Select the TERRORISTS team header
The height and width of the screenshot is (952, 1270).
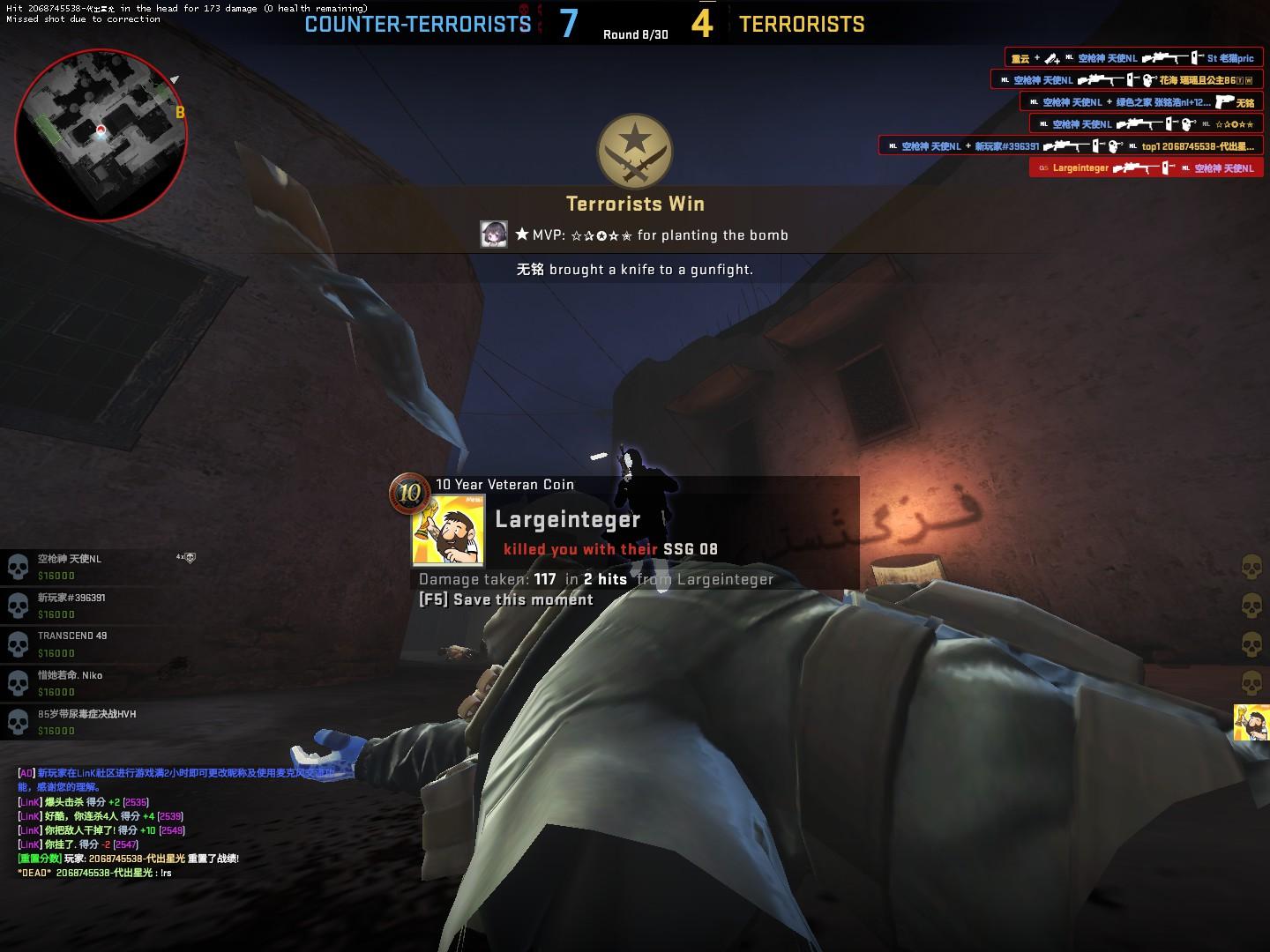tap(801, 24)
